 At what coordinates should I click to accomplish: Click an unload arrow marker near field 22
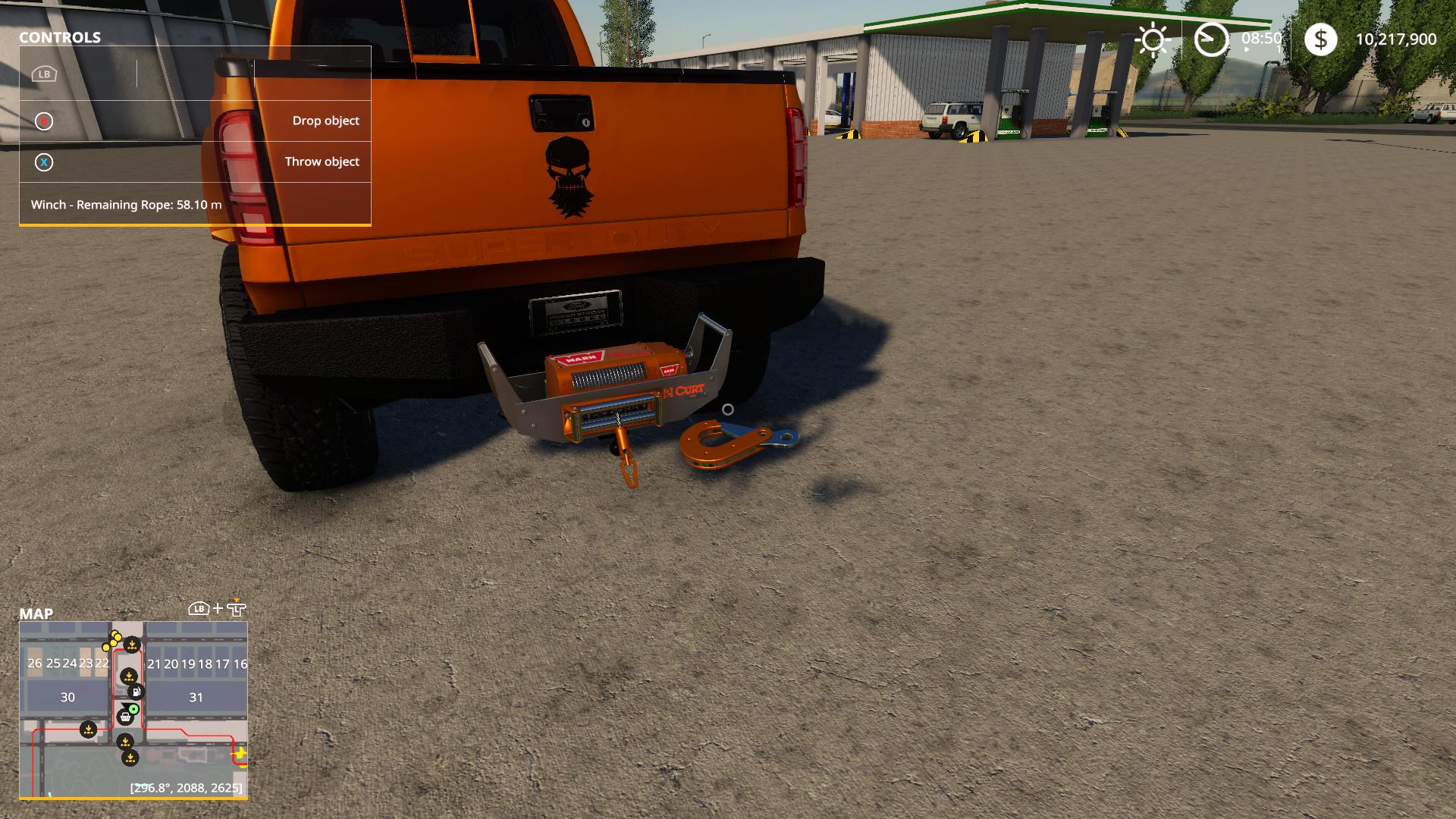click(x=132, y=644)
